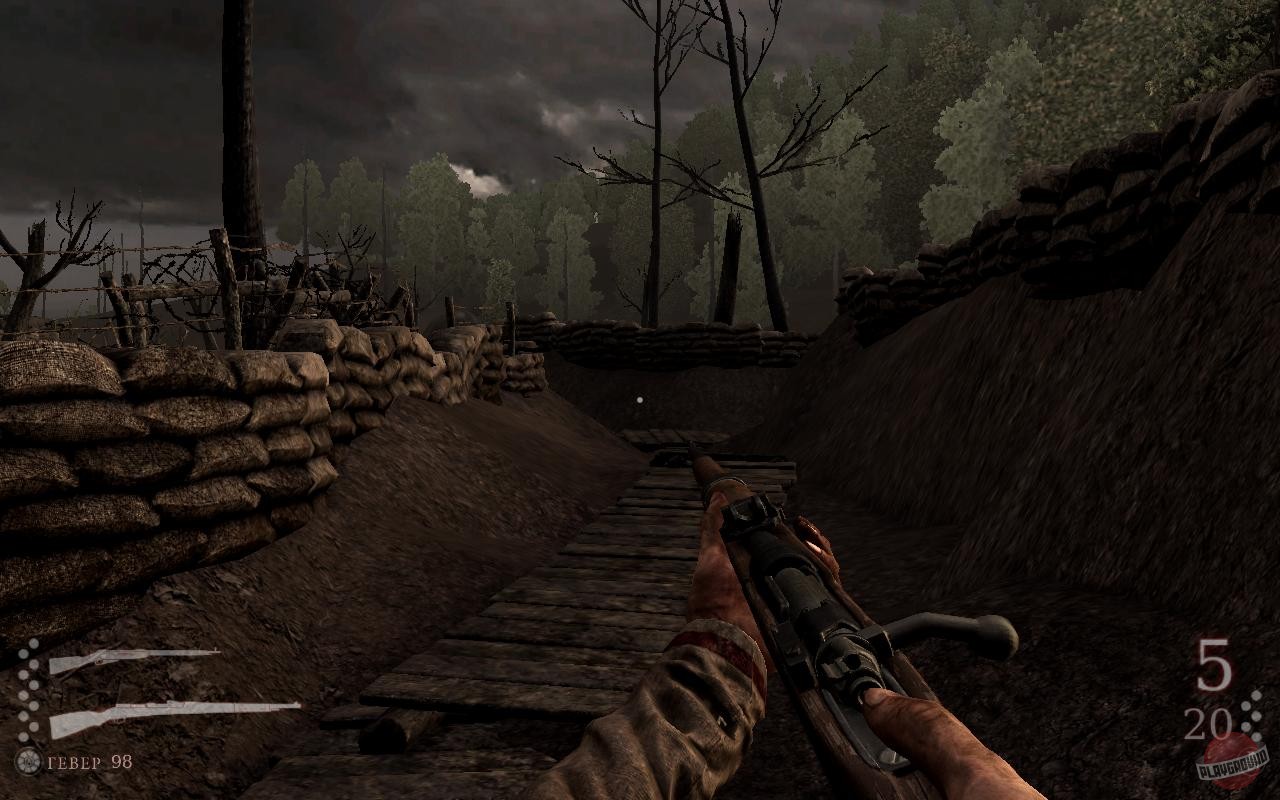Click the topmost ammo dot in the left chain
Image resolution: width=1280 pixels, height=800 pixels.
tap(33, 643)
